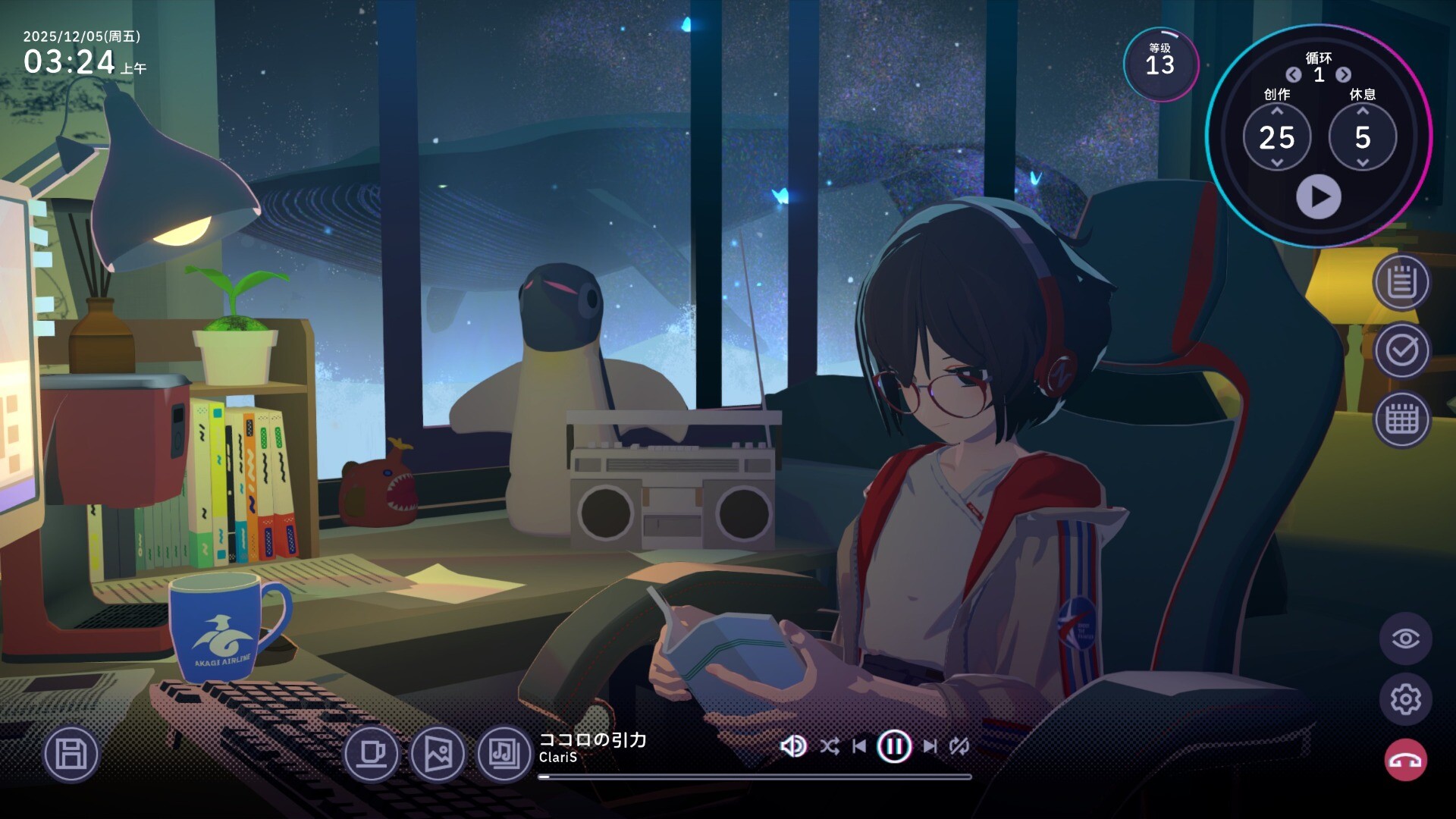Viewport: 1456px width, 819px height.
Task: Open the picture scenery selector
Action: pyautogui.click(x=438, y=754)
